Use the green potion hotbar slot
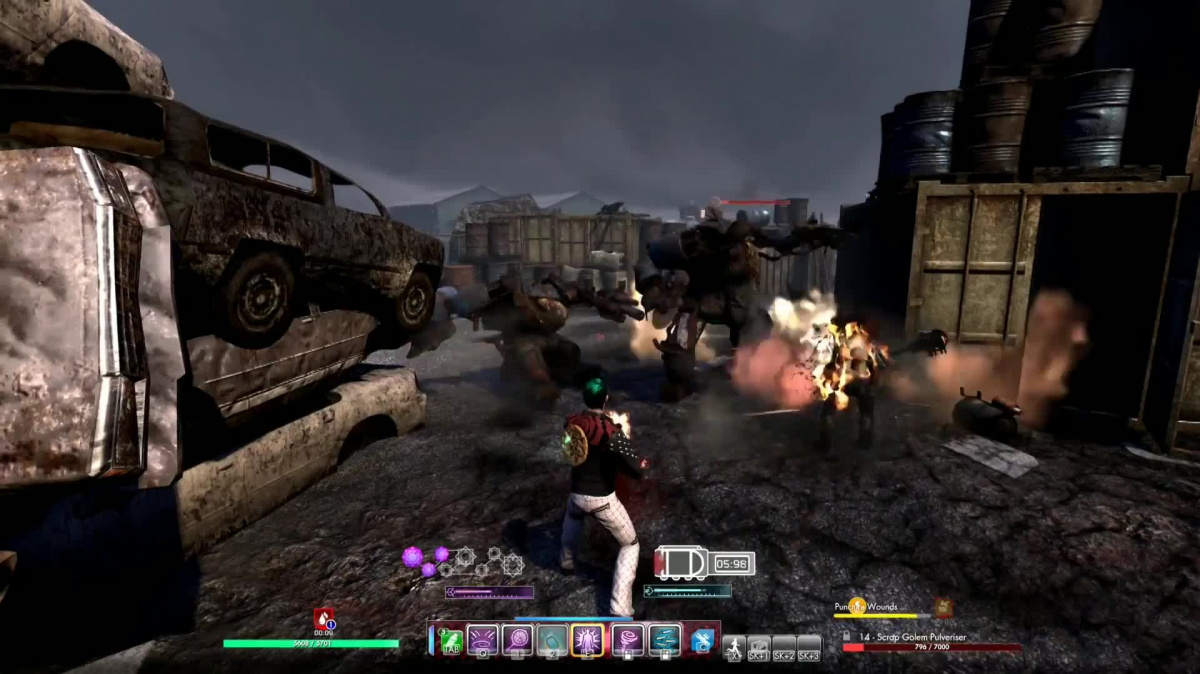Viewport: 1200px width, 674px height. pos(450,640)
